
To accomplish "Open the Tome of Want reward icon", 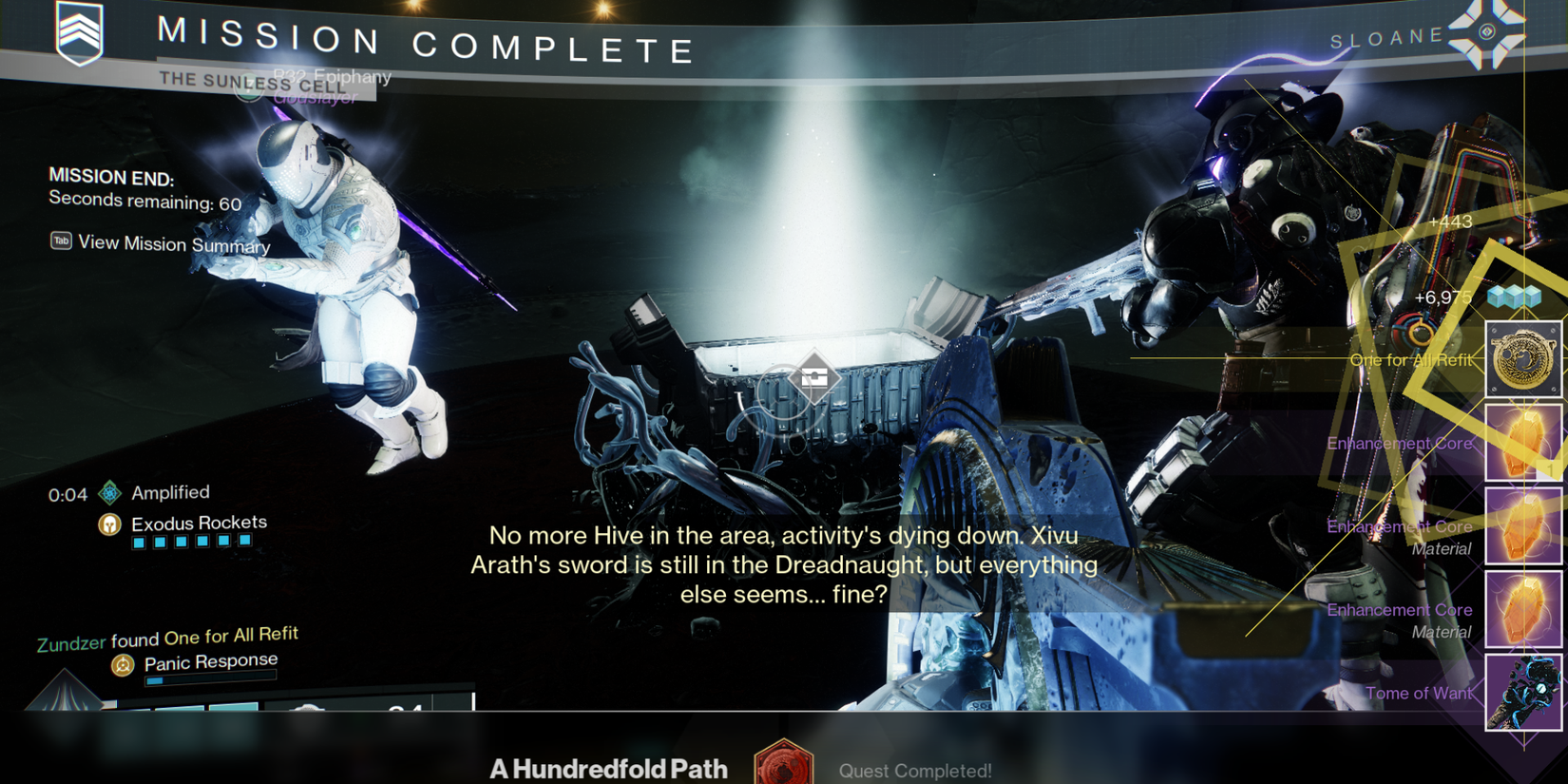I will pos(1524,693).
